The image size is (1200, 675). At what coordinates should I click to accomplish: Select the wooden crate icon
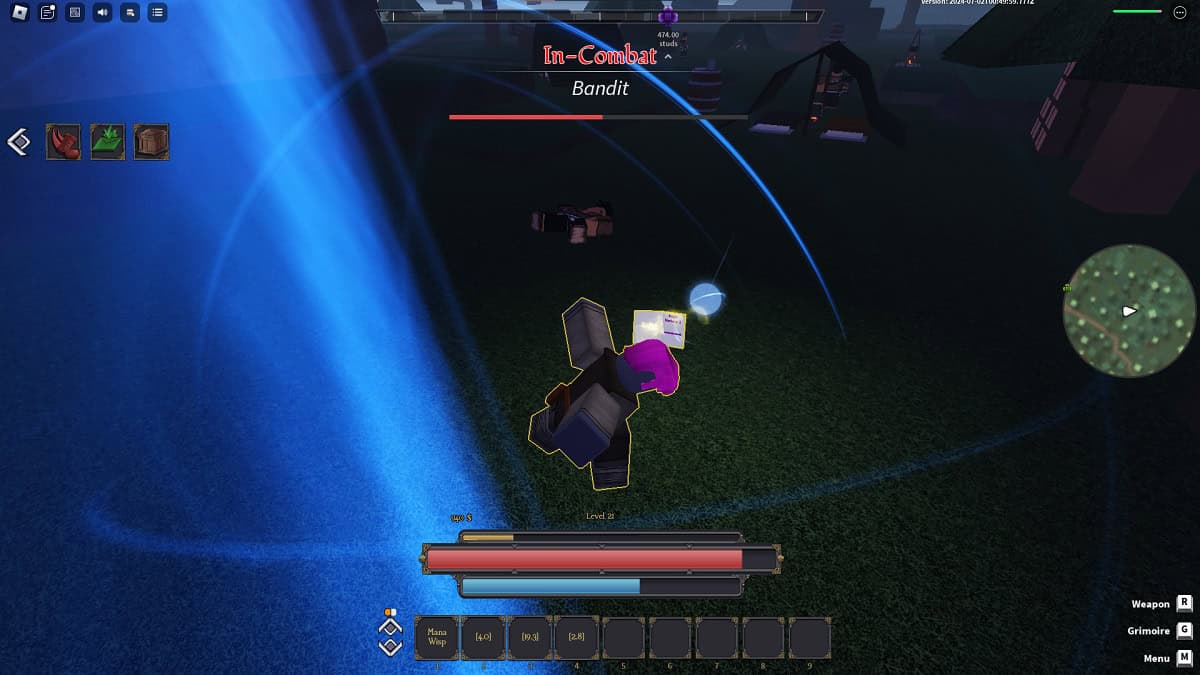click(152, 142)
